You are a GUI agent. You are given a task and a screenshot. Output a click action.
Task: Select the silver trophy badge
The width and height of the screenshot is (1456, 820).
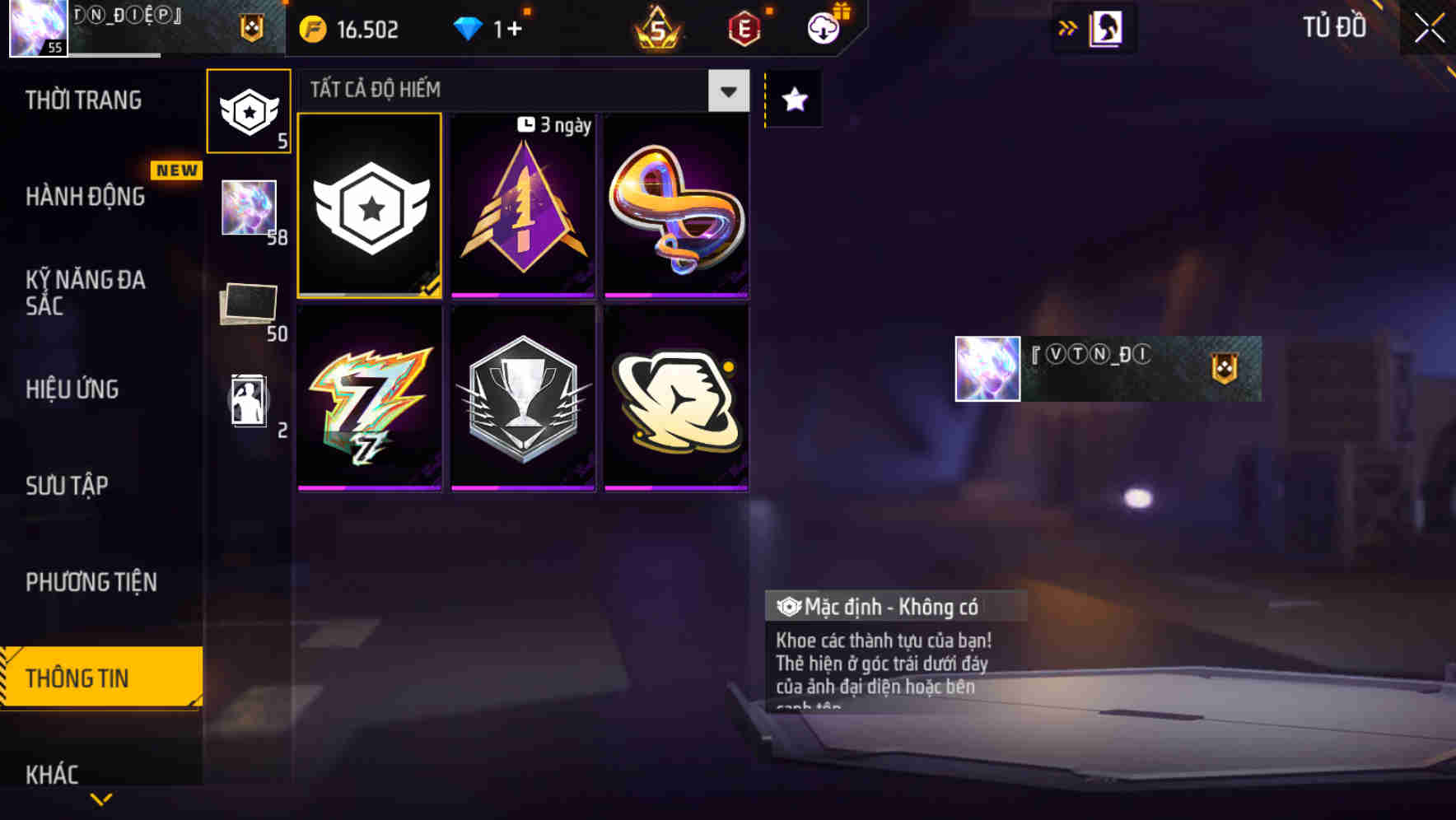click(523, 398)
